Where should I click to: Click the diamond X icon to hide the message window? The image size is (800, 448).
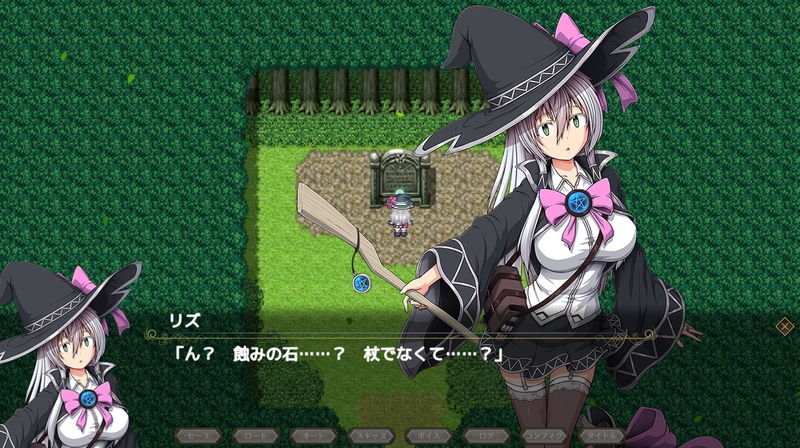pyautogui.click(x=785, y=325)
